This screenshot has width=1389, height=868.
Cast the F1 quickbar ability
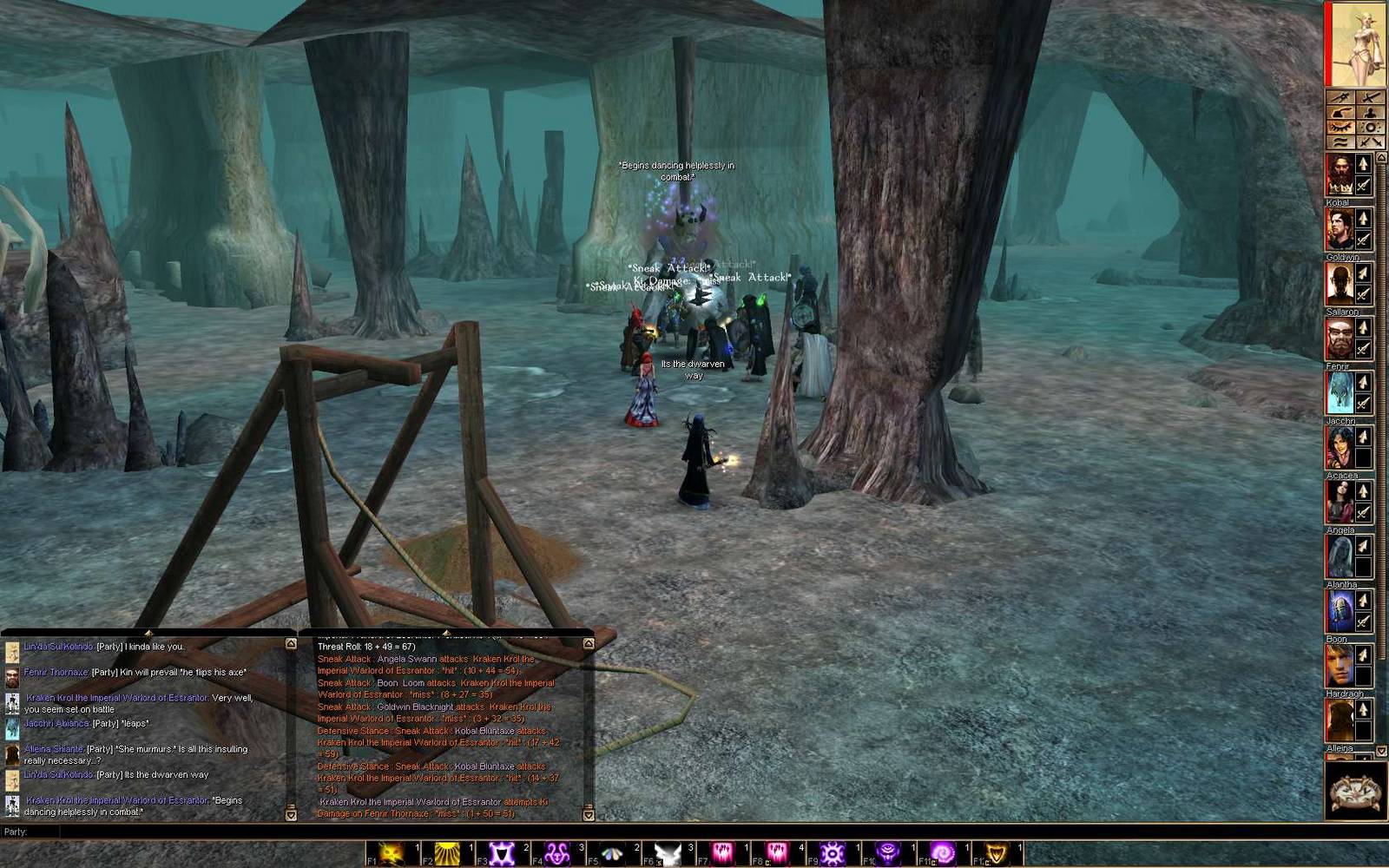(x=388, y=851)
